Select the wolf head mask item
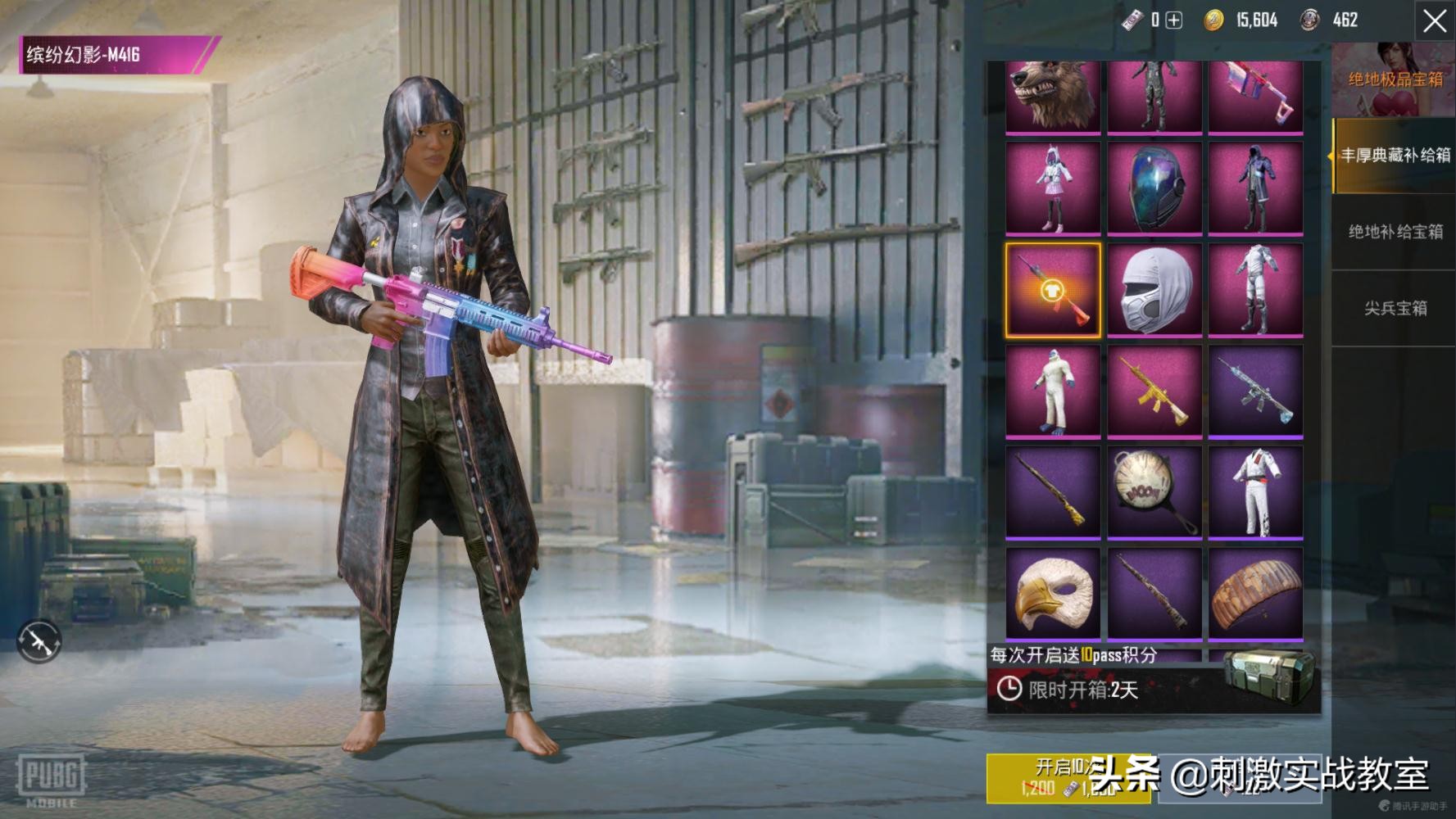The width and height of the screenshot is (1456, 819). click(x=1053, y=97)
